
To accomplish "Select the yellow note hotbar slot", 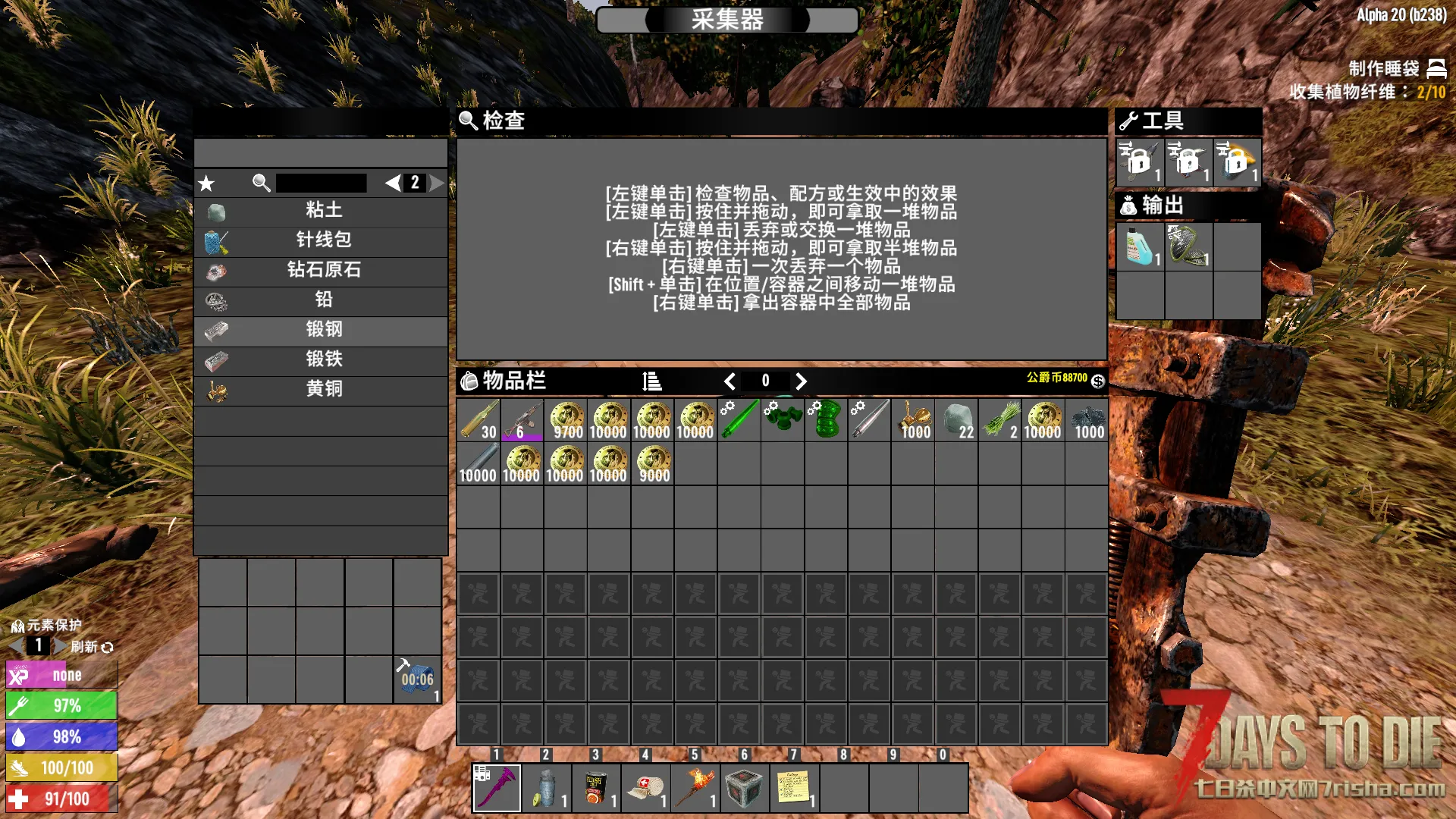I will pyautogui.click(x=793, y=788).
